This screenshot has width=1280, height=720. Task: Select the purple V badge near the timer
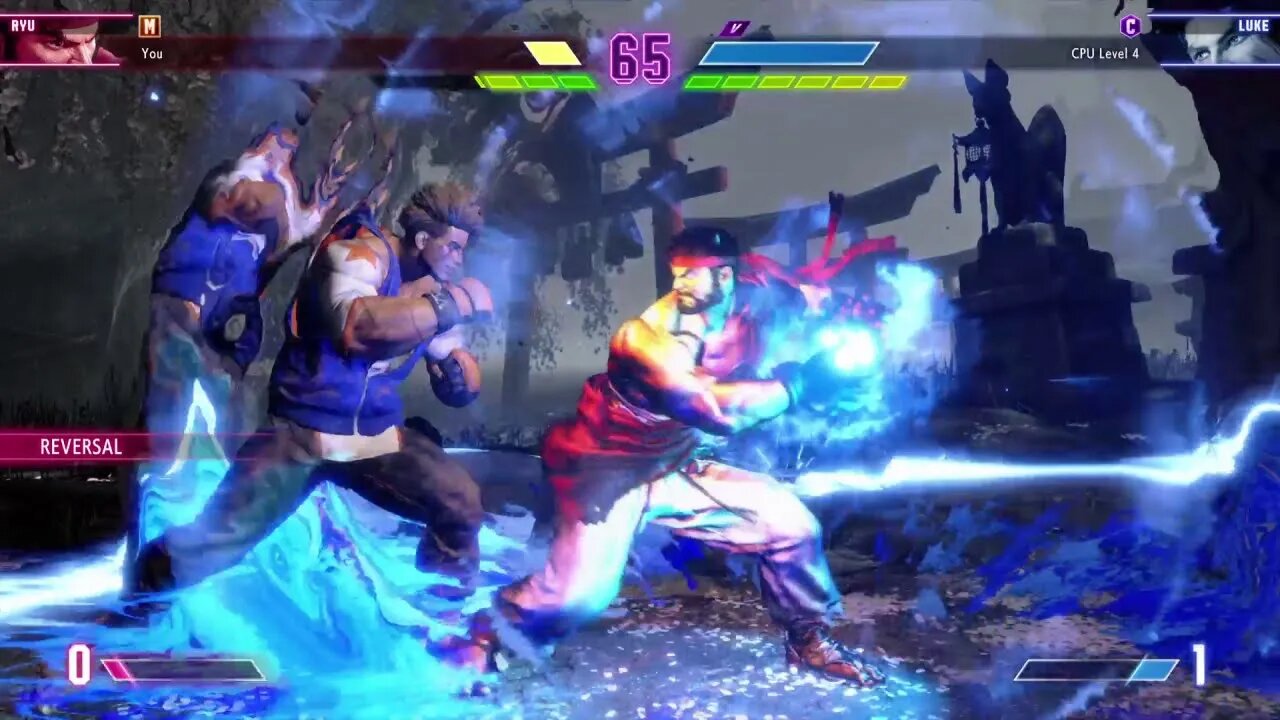point(735,28)
